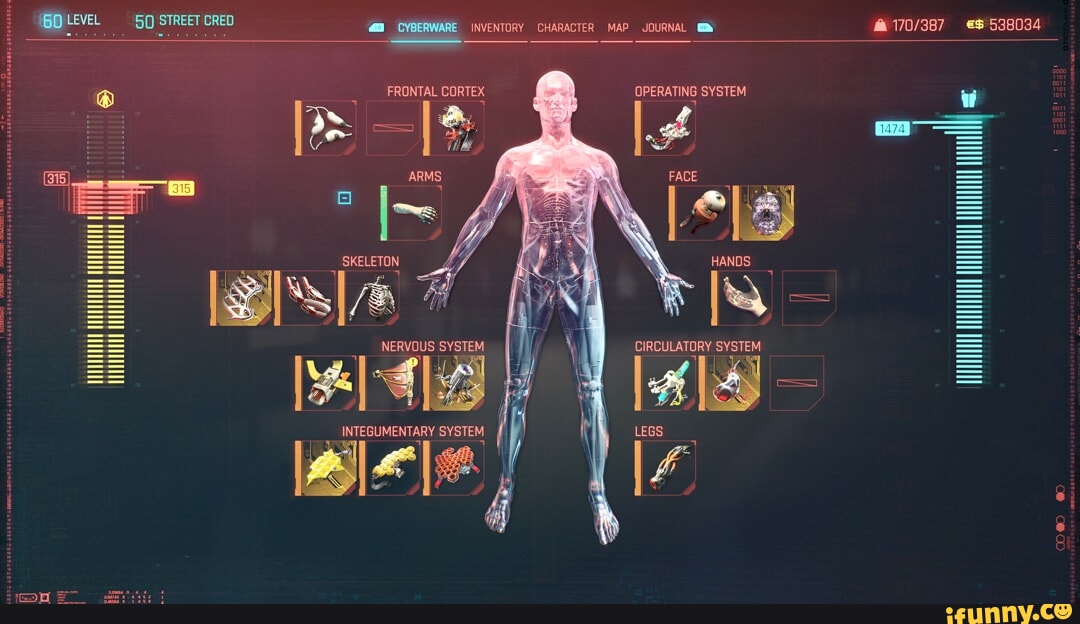Select the Operating System cyberware slot
This screenshot has width=1080, height=624.
(x=666, y=128)
